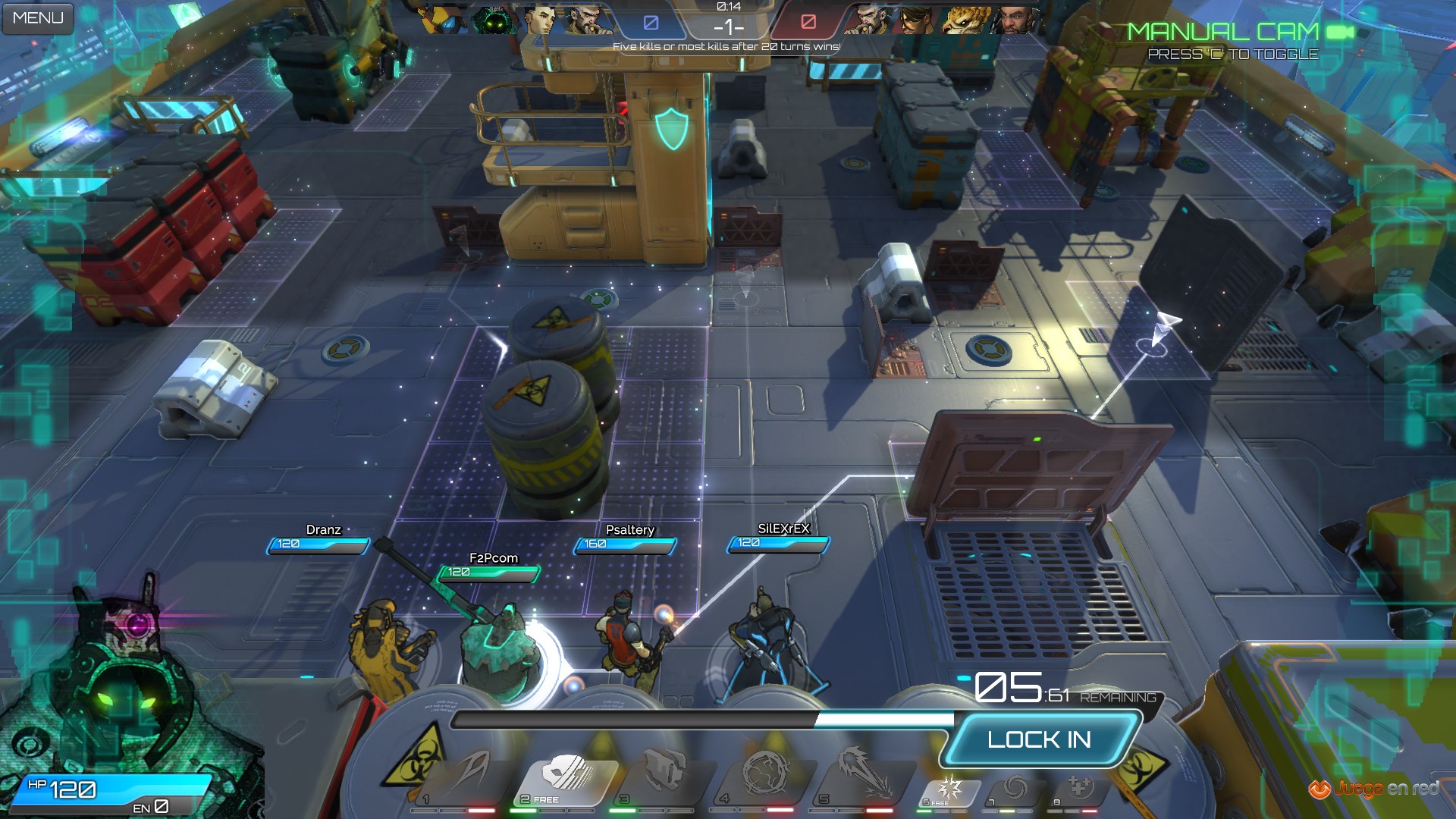Lock in the current turn

tap(1039, 739)
